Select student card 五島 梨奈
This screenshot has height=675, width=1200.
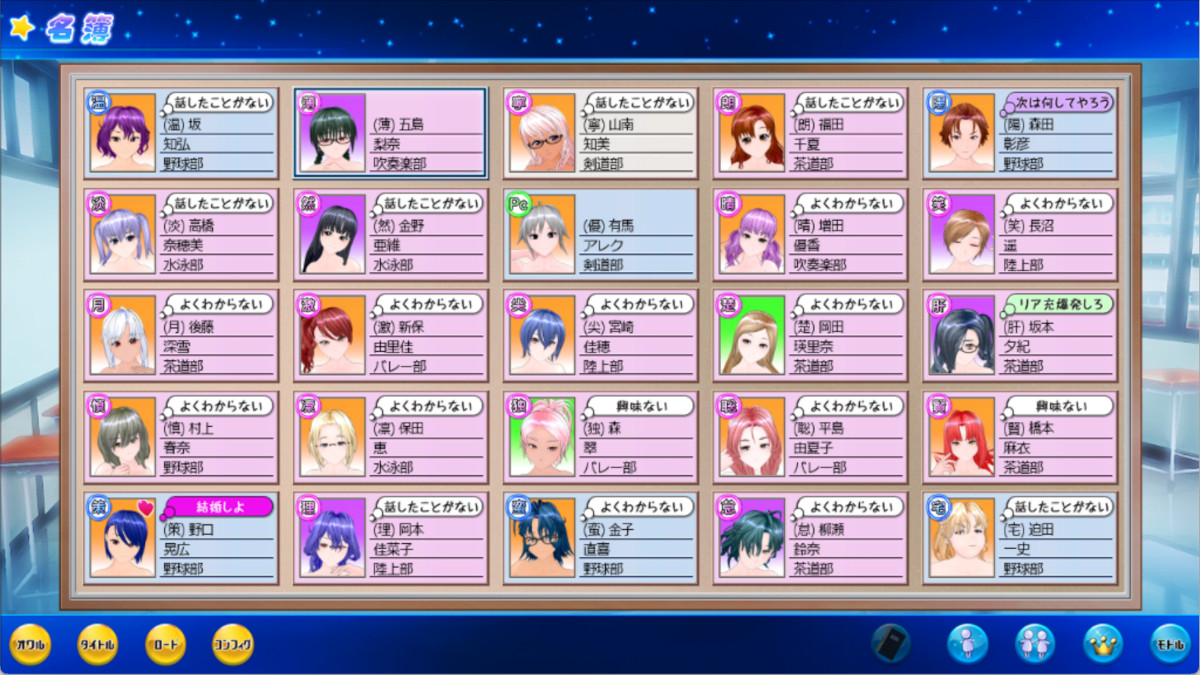pos(390,133)
